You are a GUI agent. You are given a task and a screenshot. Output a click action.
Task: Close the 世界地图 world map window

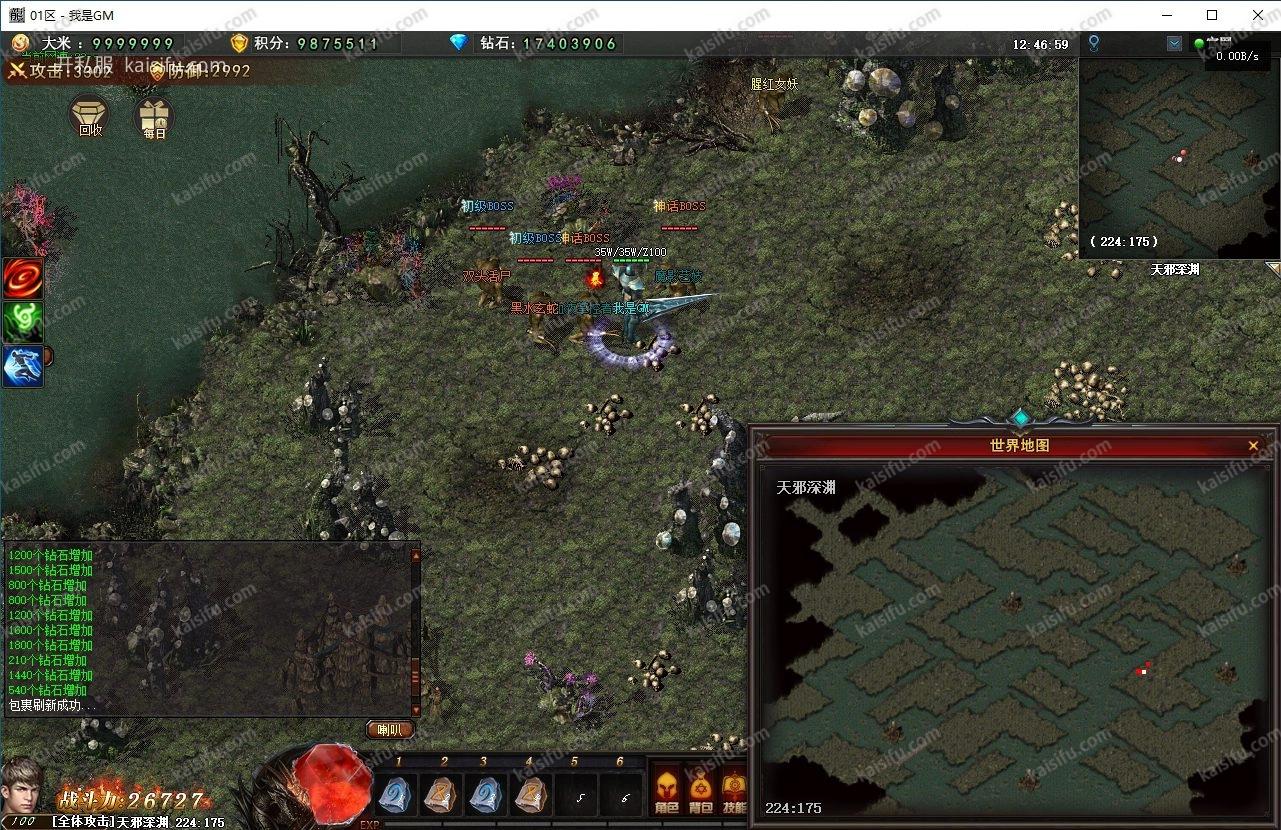click(1253, 446)
